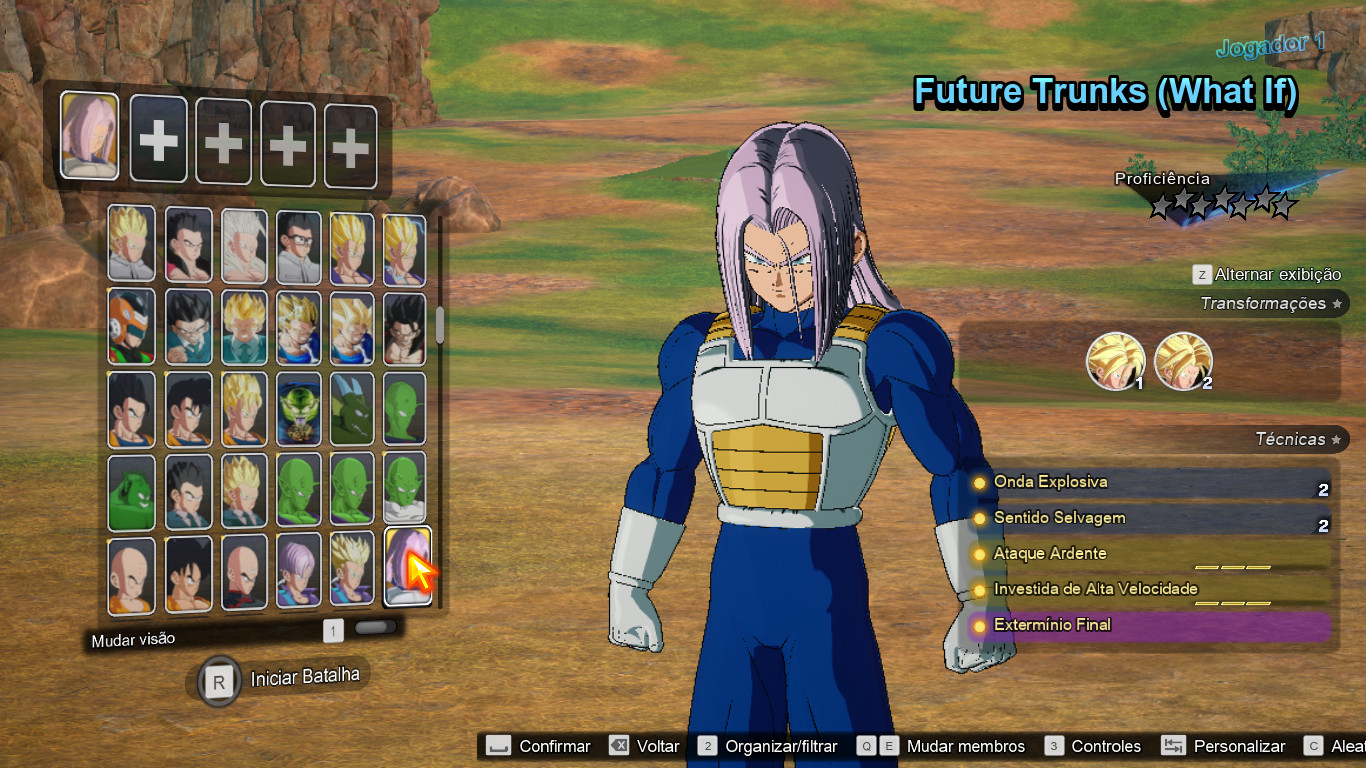Select the white-haired Gohan portrait
This screenshot has width=1366, height=768.
tap(243, 246)
